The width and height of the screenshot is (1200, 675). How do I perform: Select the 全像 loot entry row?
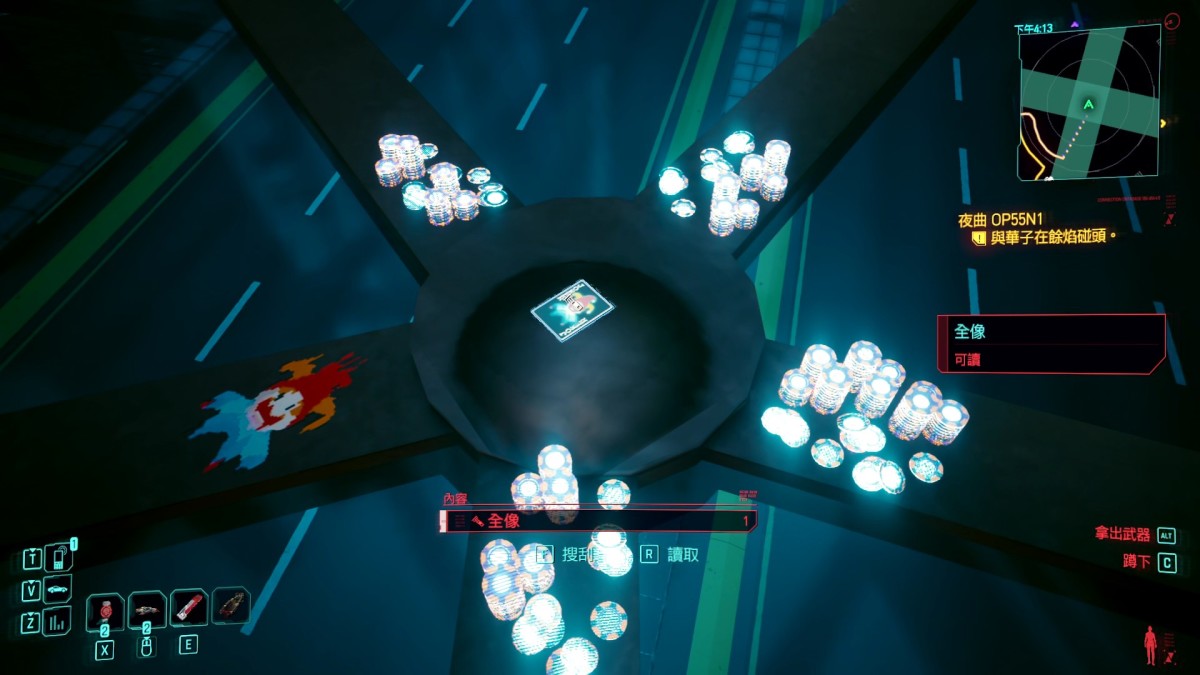(598, 521)
